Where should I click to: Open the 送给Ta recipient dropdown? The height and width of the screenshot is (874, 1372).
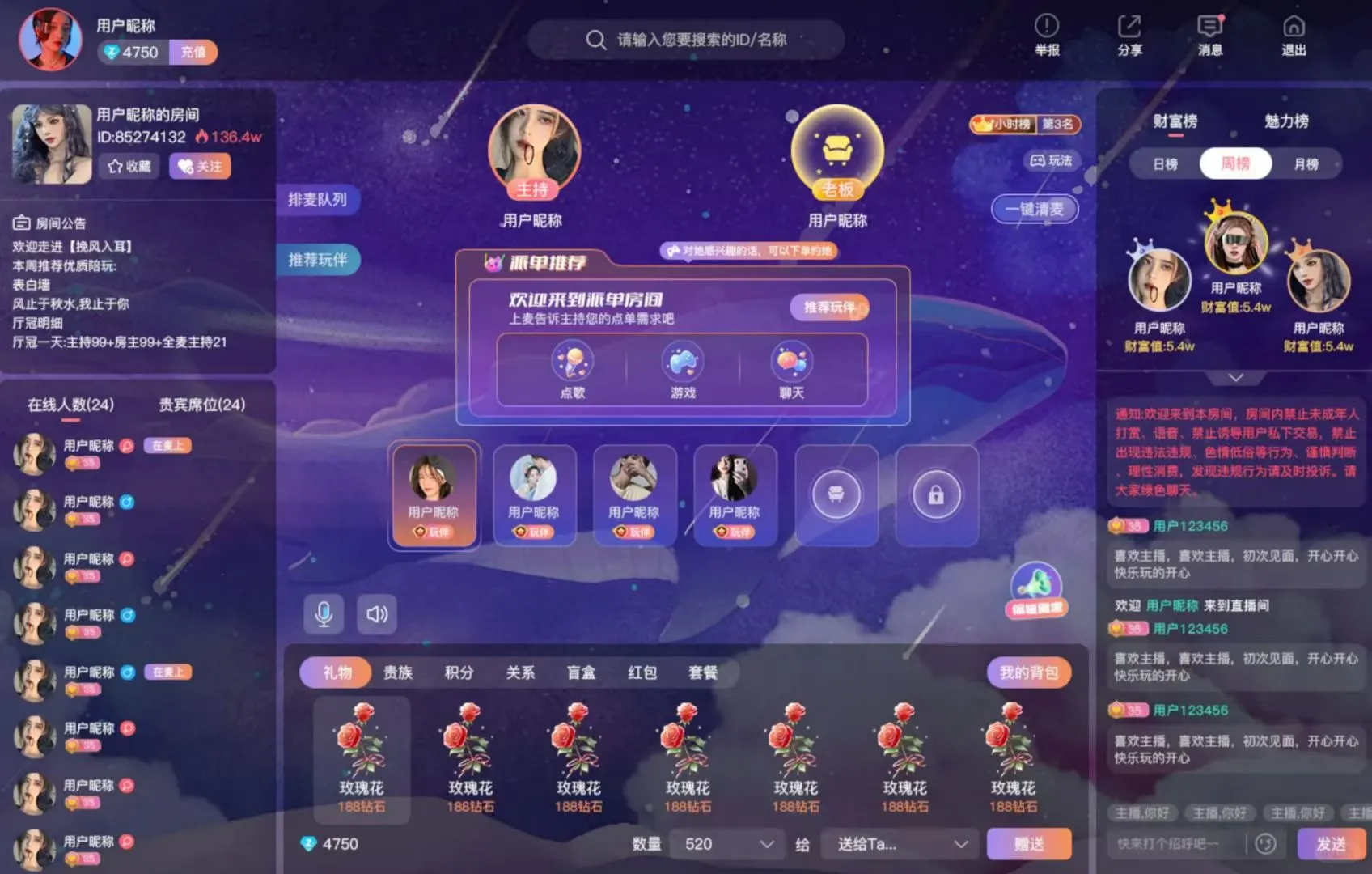point(898,843)
